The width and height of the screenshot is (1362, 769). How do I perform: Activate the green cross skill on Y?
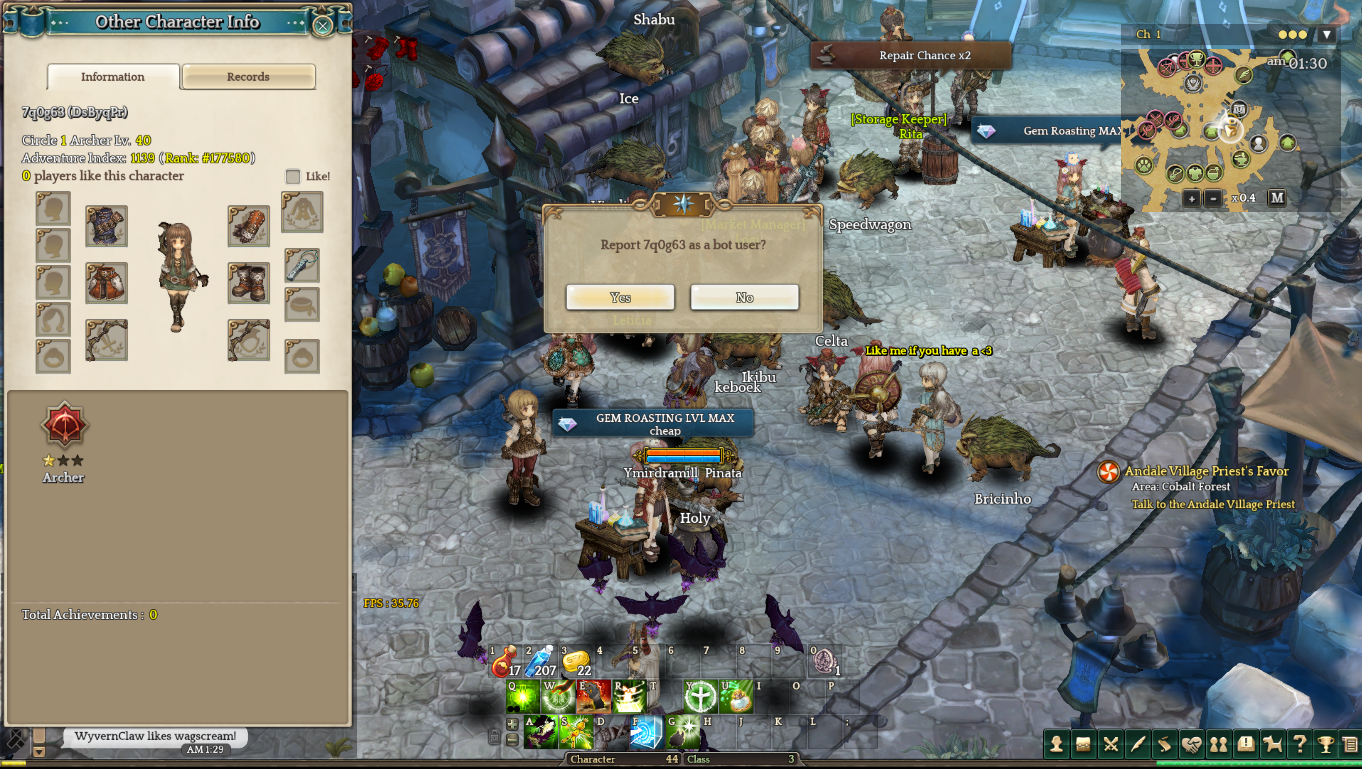click(x=700, y=696)
